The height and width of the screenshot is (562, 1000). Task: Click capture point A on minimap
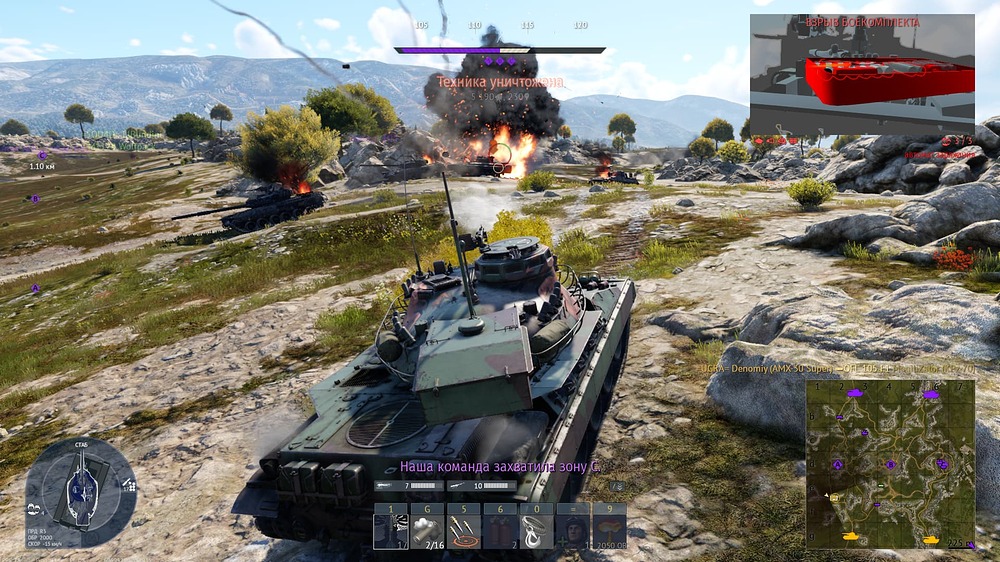click(838, 464)
